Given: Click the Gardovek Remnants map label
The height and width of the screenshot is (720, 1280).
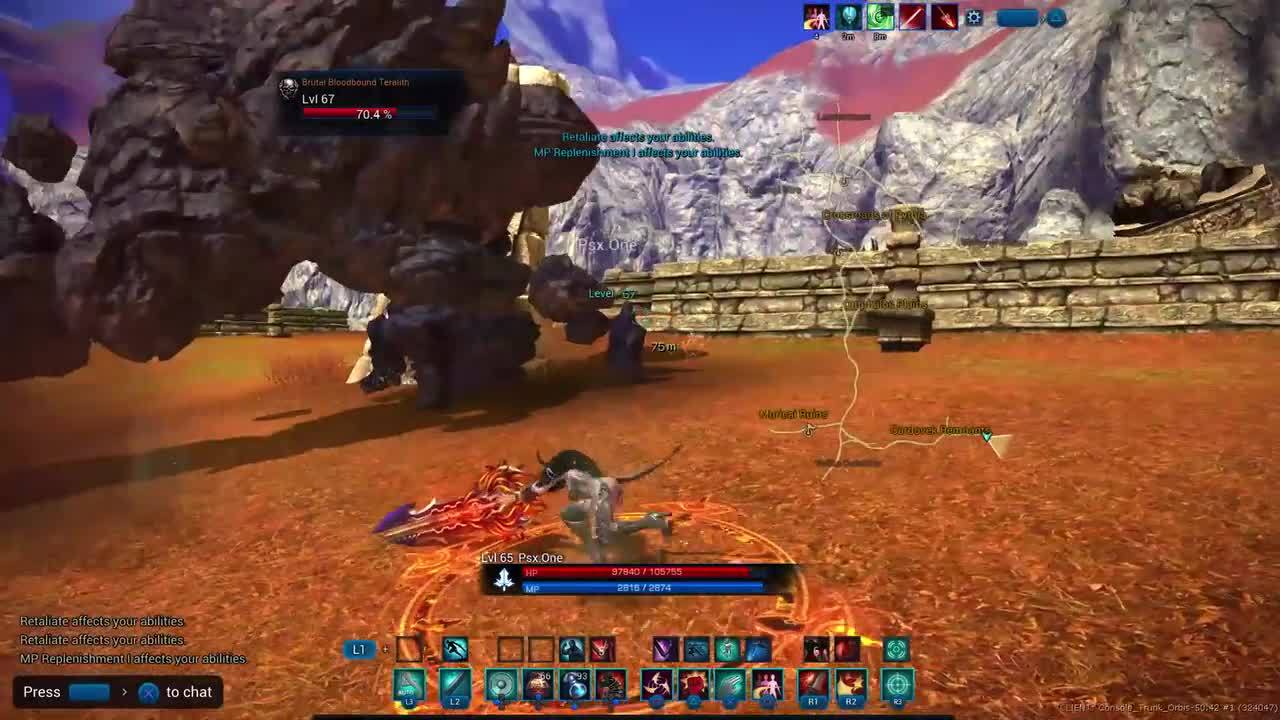Looking at the screenshot, I should point(939,430).
